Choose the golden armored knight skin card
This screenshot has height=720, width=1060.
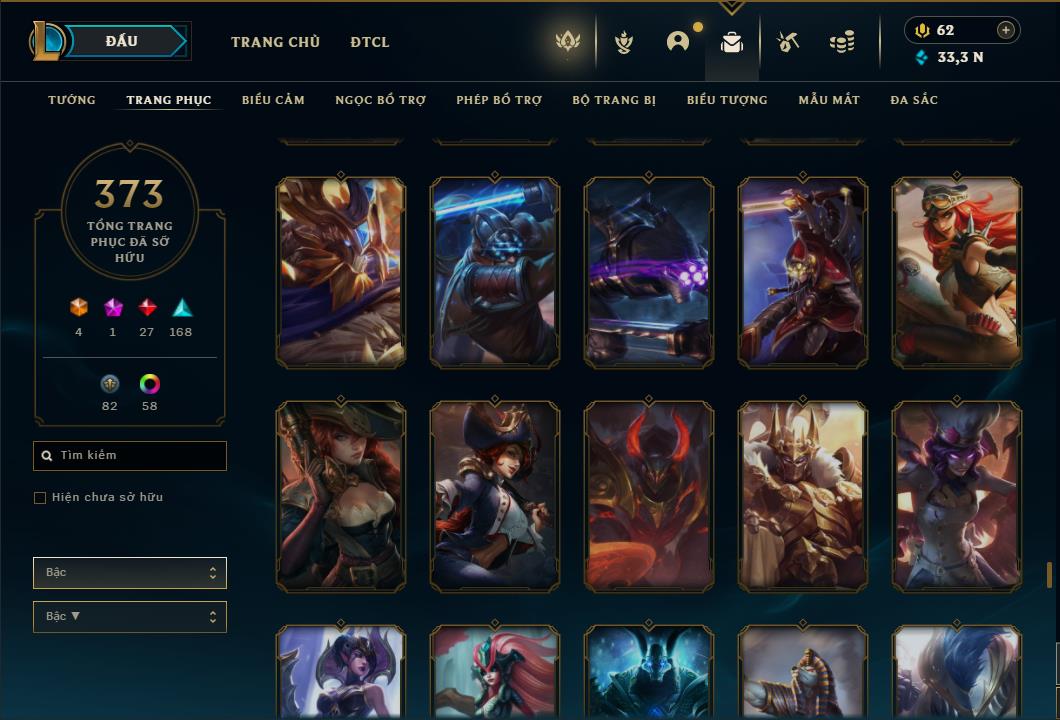click(803, 496)
